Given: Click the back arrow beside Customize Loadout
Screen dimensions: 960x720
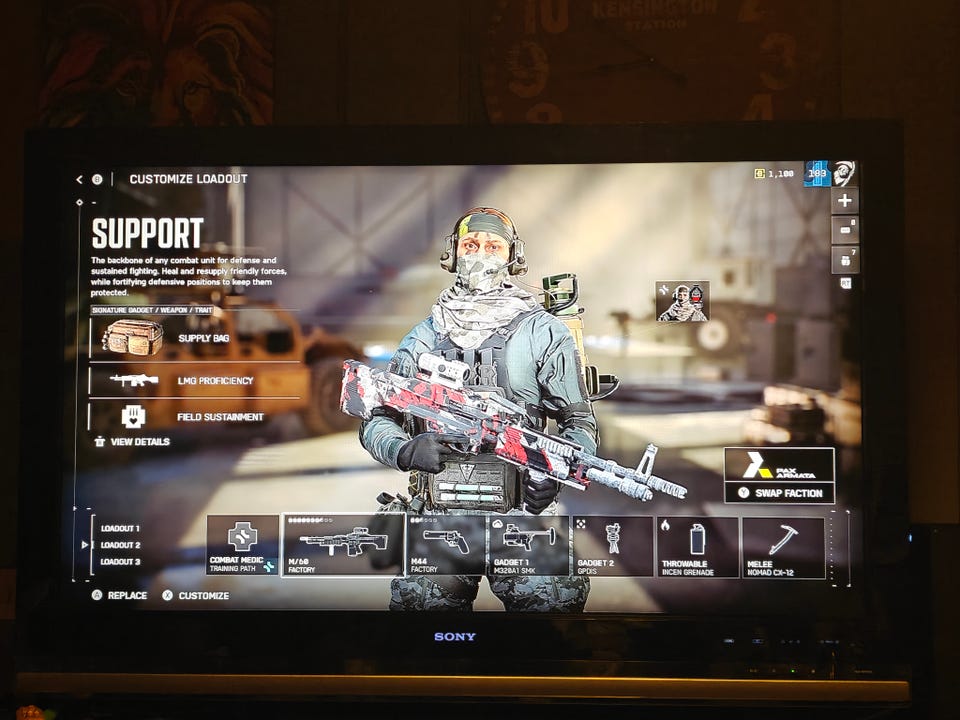Looking at the screenshot, I should pos(79,180).
